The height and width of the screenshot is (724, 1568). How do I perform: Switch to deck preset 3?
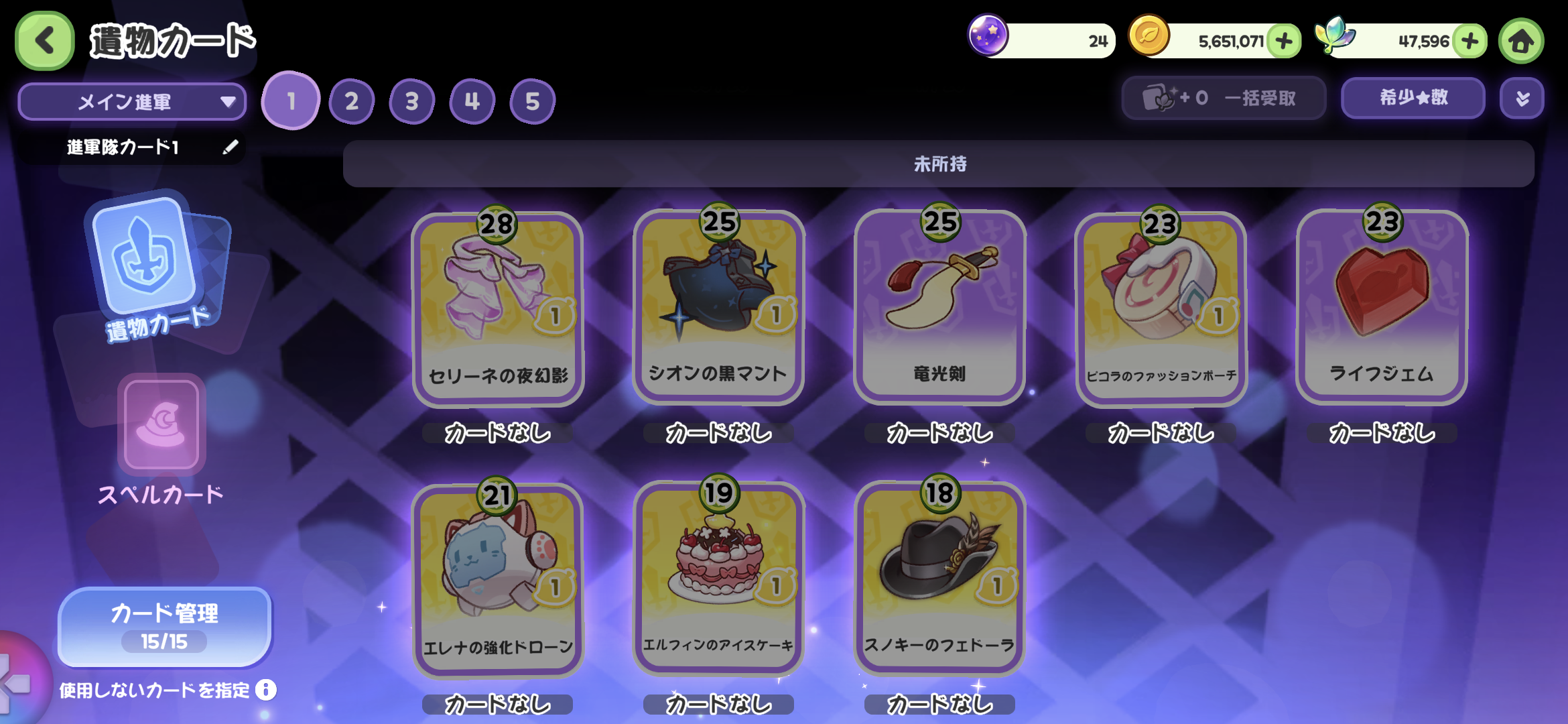411,102
